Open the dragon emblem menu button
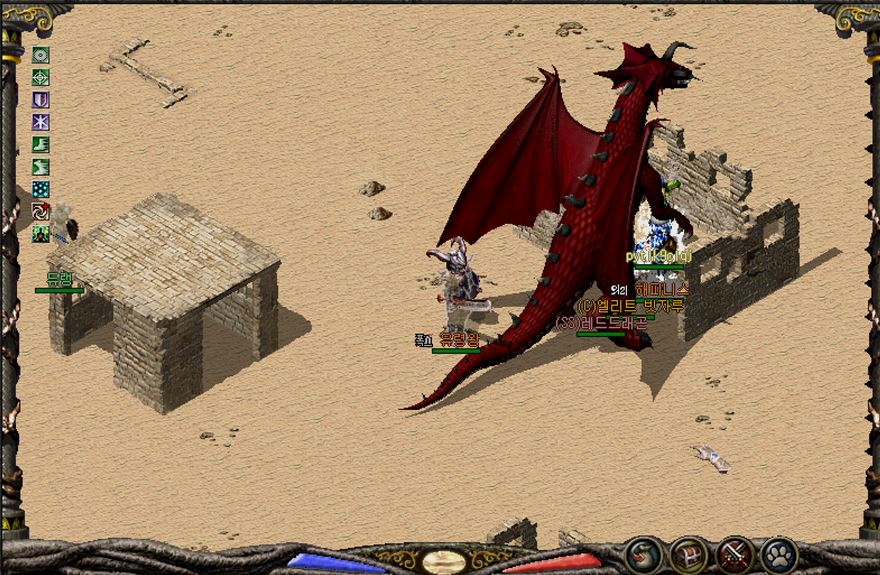Screen dimensions: 880x575 (643, 554)
